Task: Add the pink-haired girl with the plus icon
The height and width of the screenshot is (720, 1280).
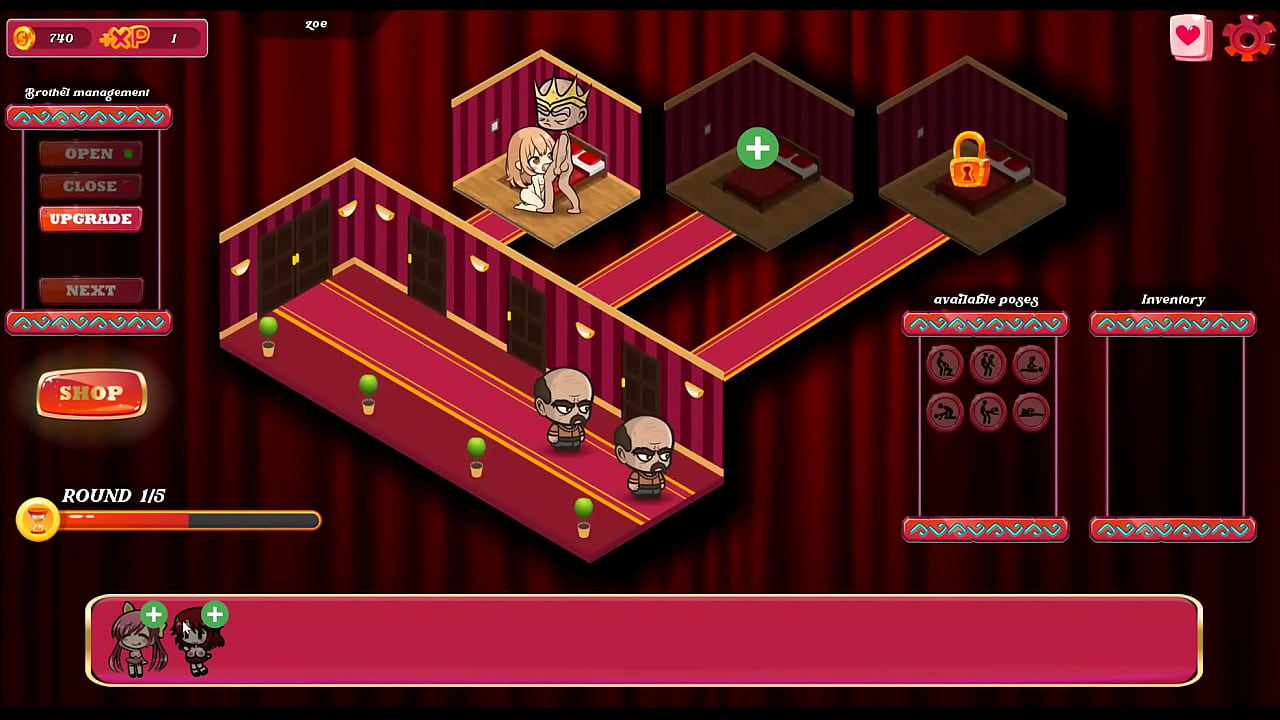Action: 154,616
